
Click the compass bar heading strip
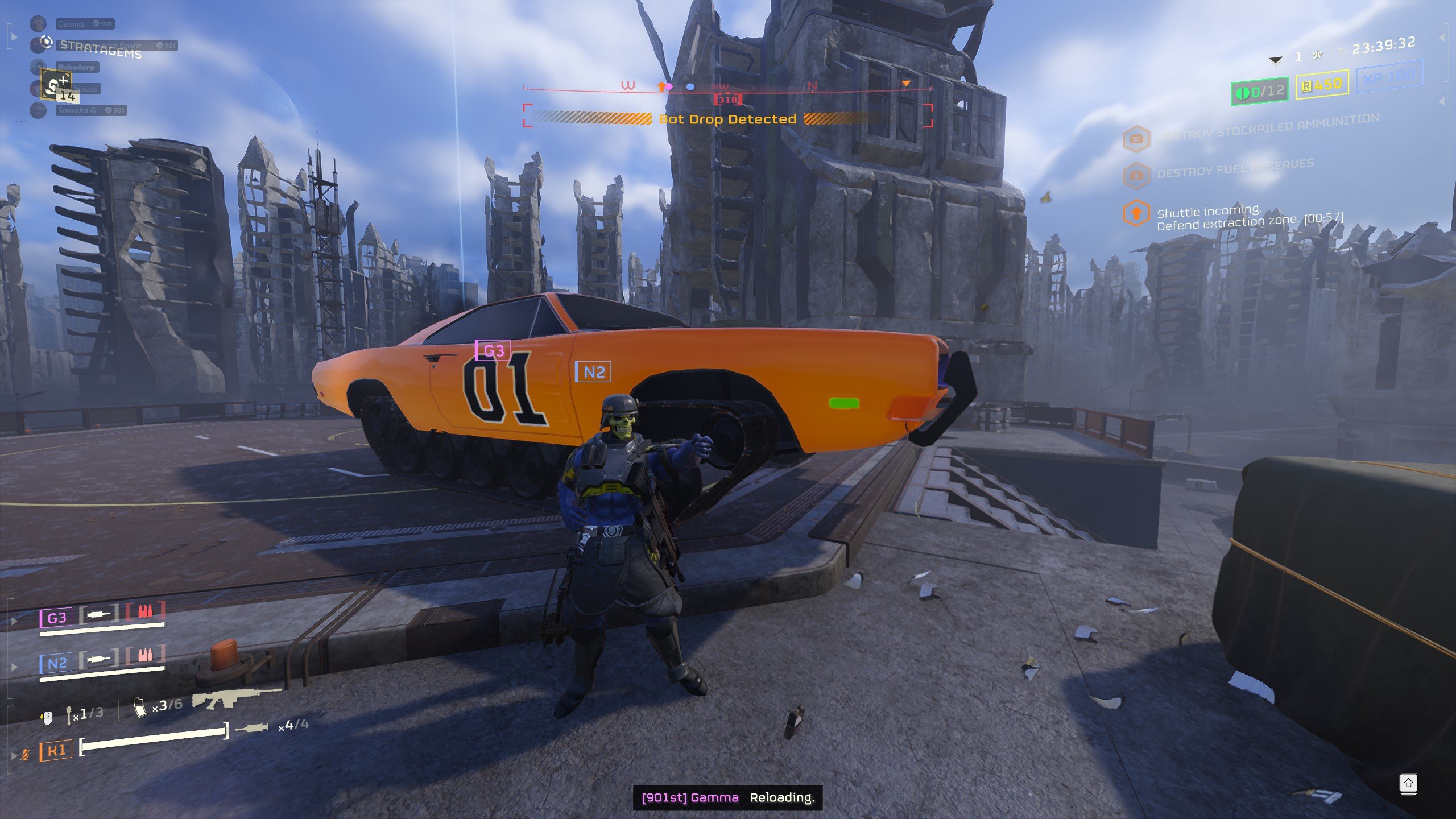(x=727, y=88)
